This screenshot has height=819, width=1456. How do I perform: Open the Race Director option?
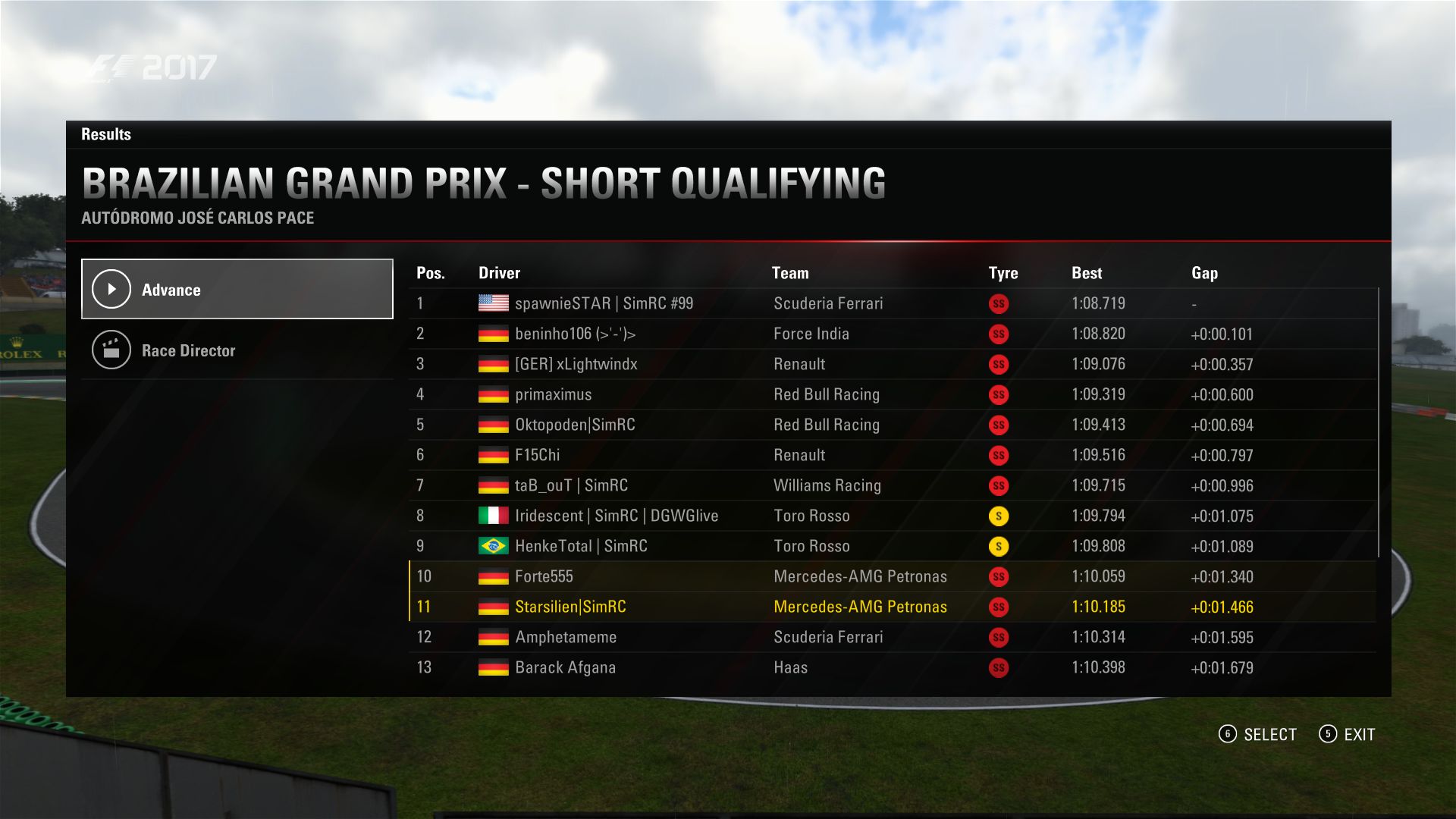tap(237, 350)
